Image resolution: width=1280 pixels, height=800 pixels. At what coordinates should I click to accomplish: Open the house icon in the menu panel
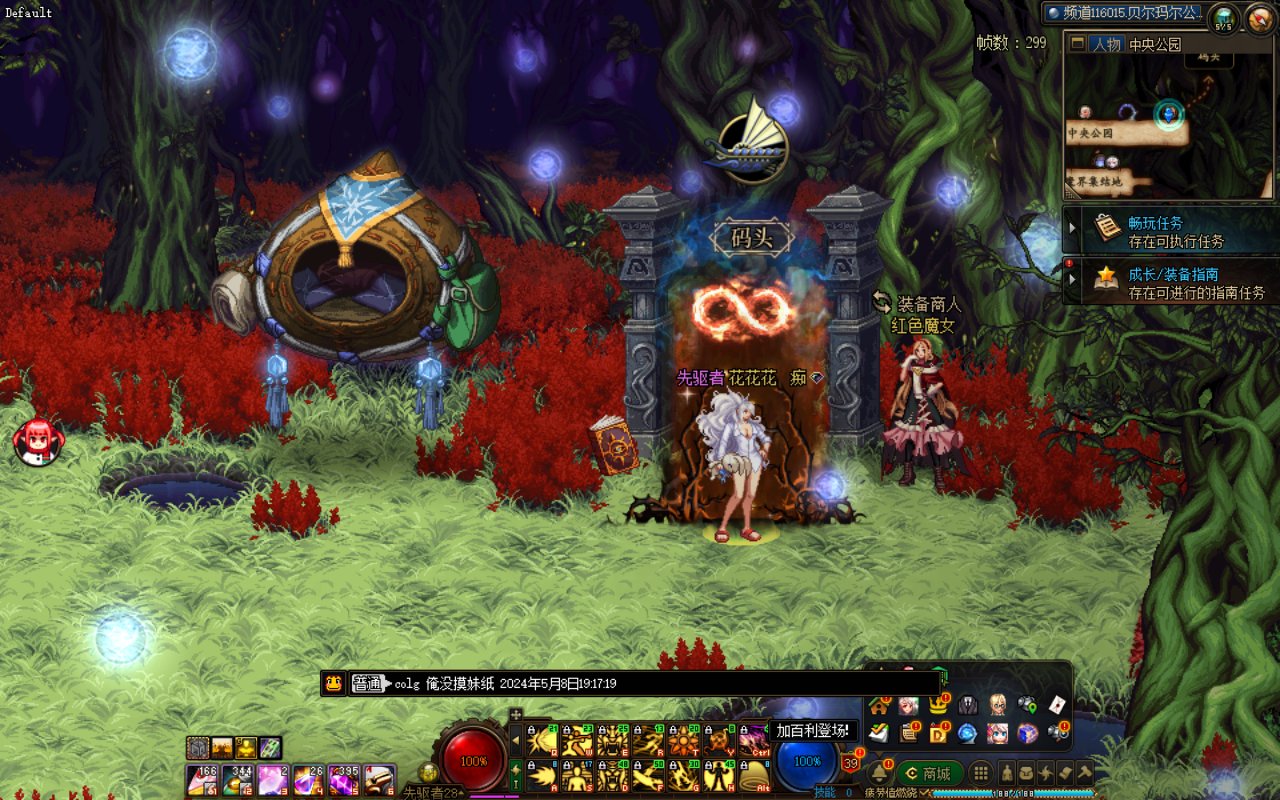[879, 706]
